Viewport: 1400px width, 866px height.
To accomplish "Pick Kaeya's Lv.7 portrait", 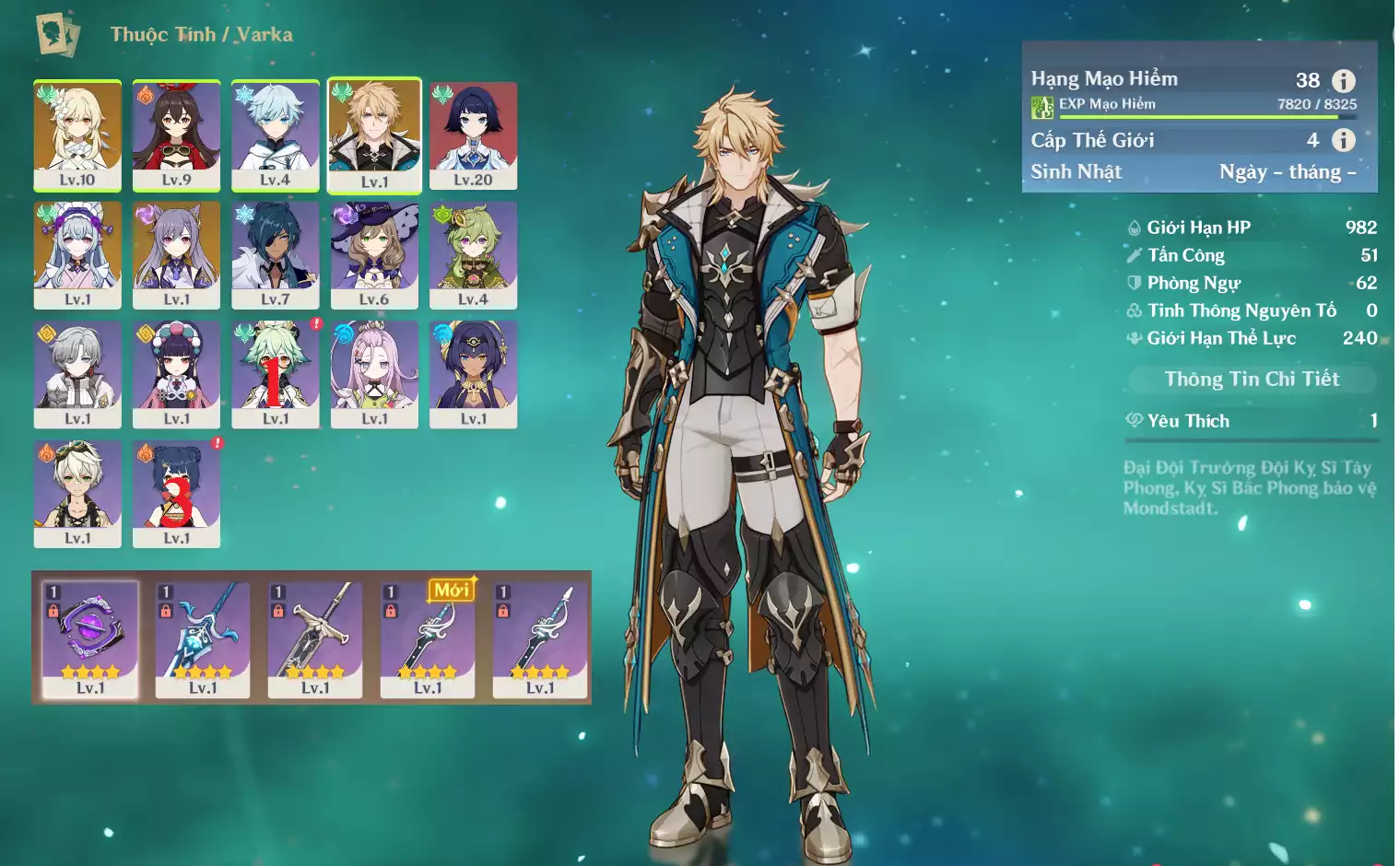I will click(275, 254).
